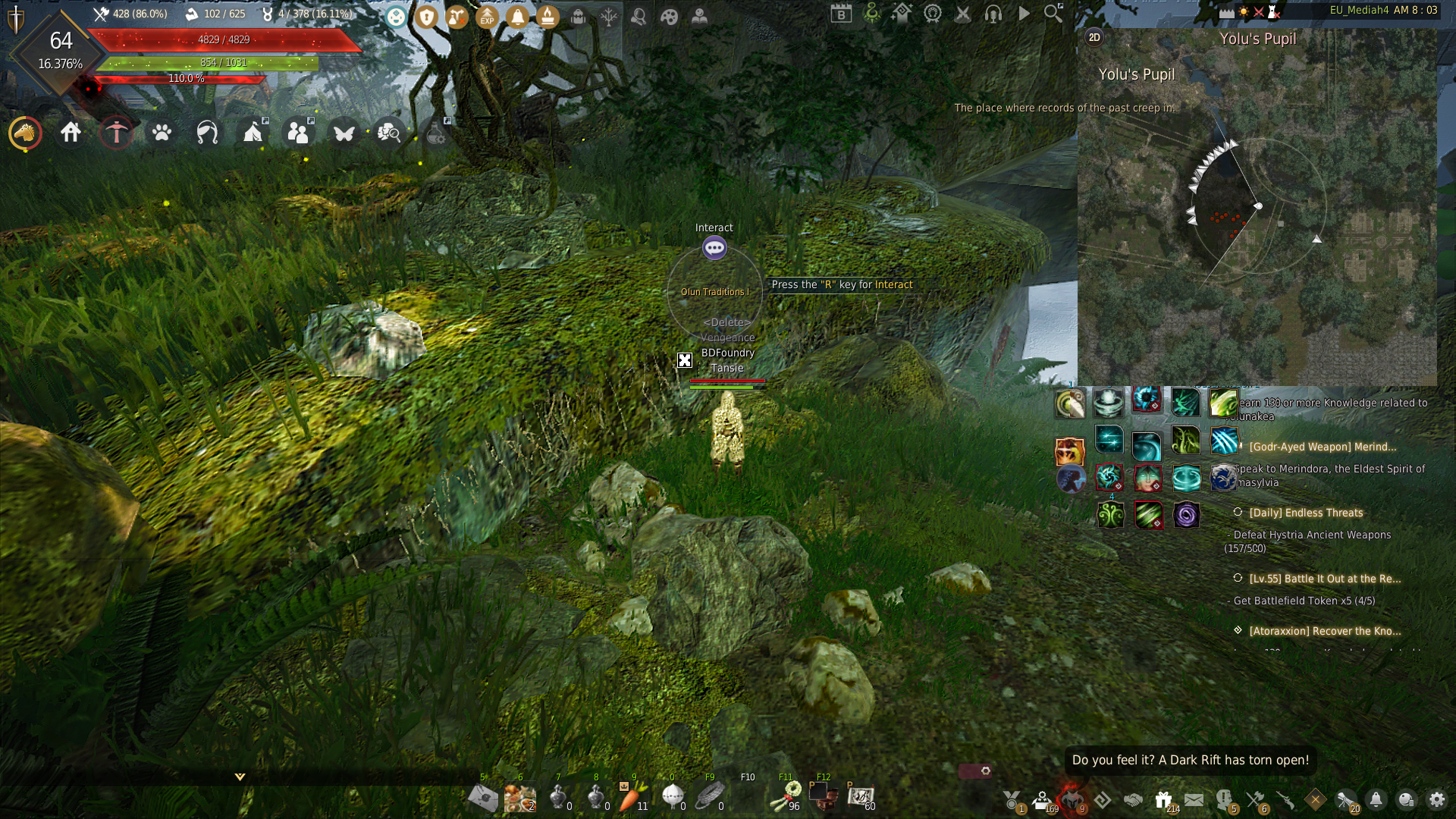Image resolution: width=1456 pixels, height=819 pixels.
Task: Open the minimap of Yolu's Pupil
Action: [x=1257, y=227]
